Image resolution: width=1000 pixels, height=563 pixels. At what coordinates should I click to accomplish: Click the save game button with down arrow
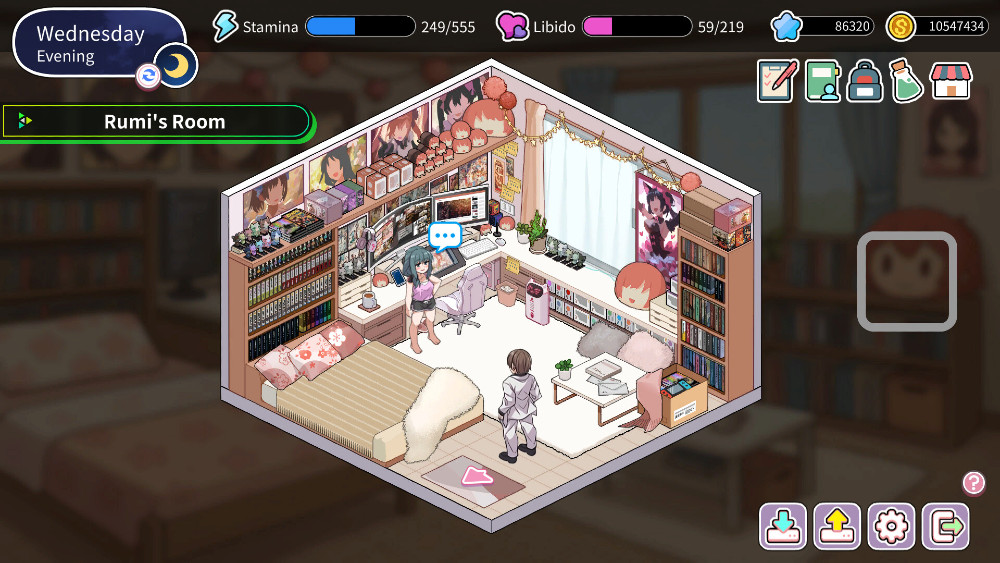click(782, 526)
